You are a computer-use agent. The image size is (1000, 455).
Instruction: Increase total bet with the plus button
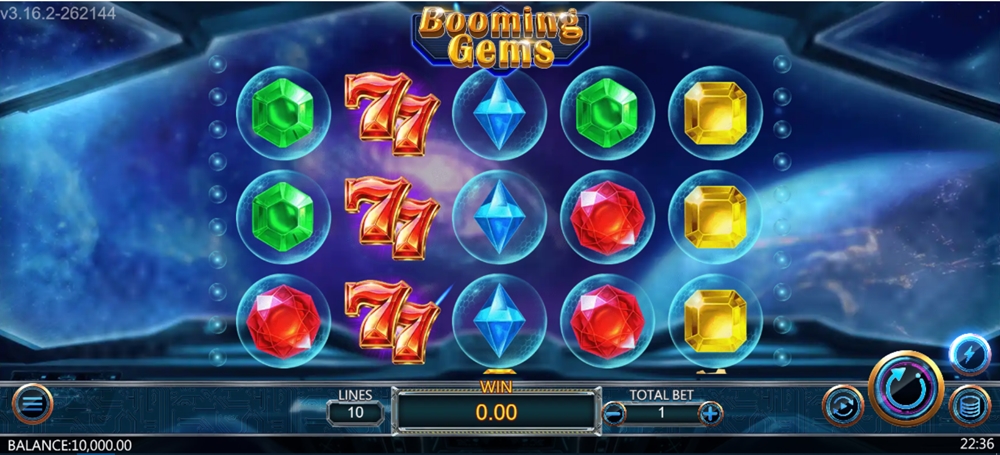[x=710, y=412]
